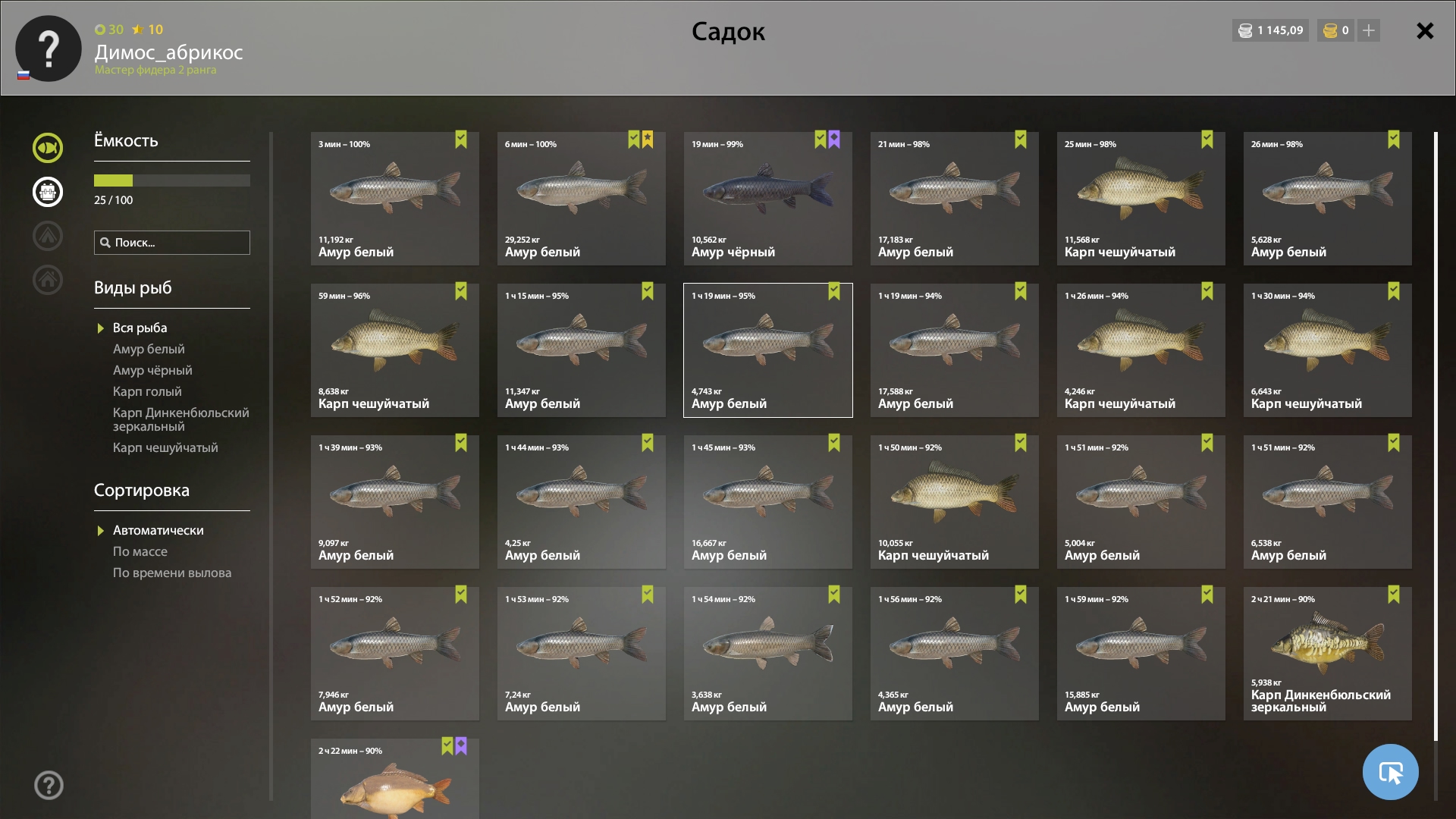The height and width of the screenshot is (819, 1456).
Task: Open the question mark help button
Action: [49, 785]
